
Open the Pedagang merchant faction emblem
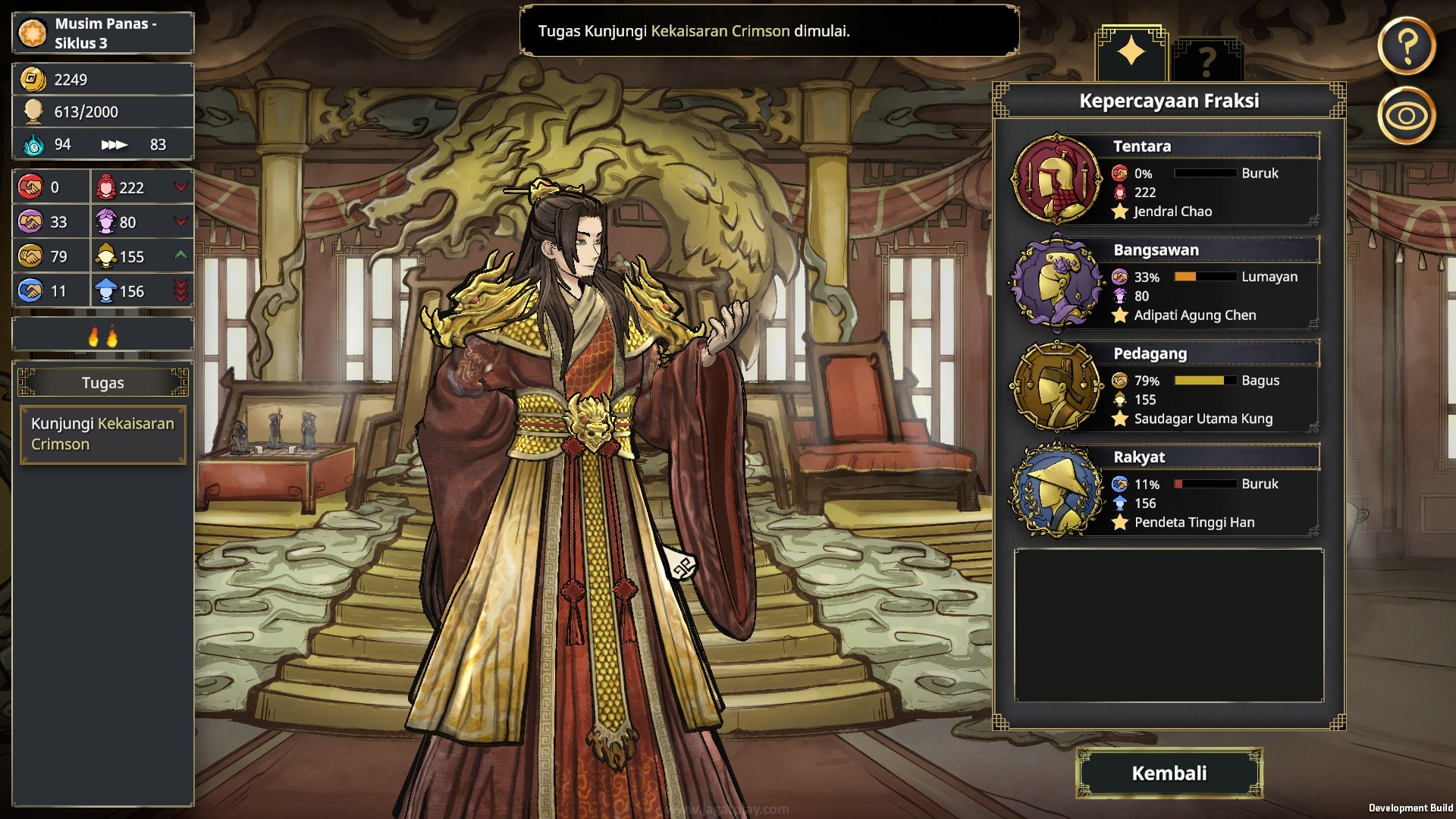(x=1057, y=392)
